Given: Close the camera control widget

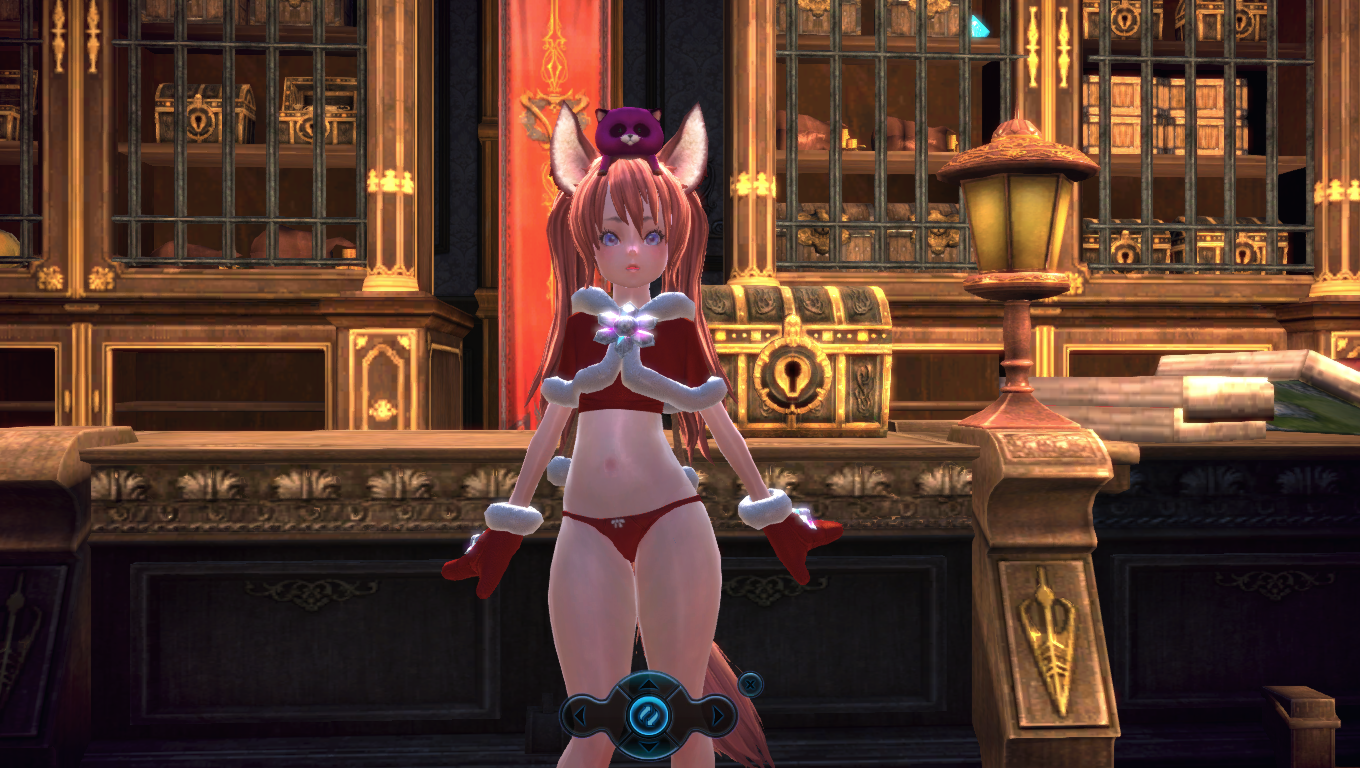Looking at the screenshot, I should 750,684.
